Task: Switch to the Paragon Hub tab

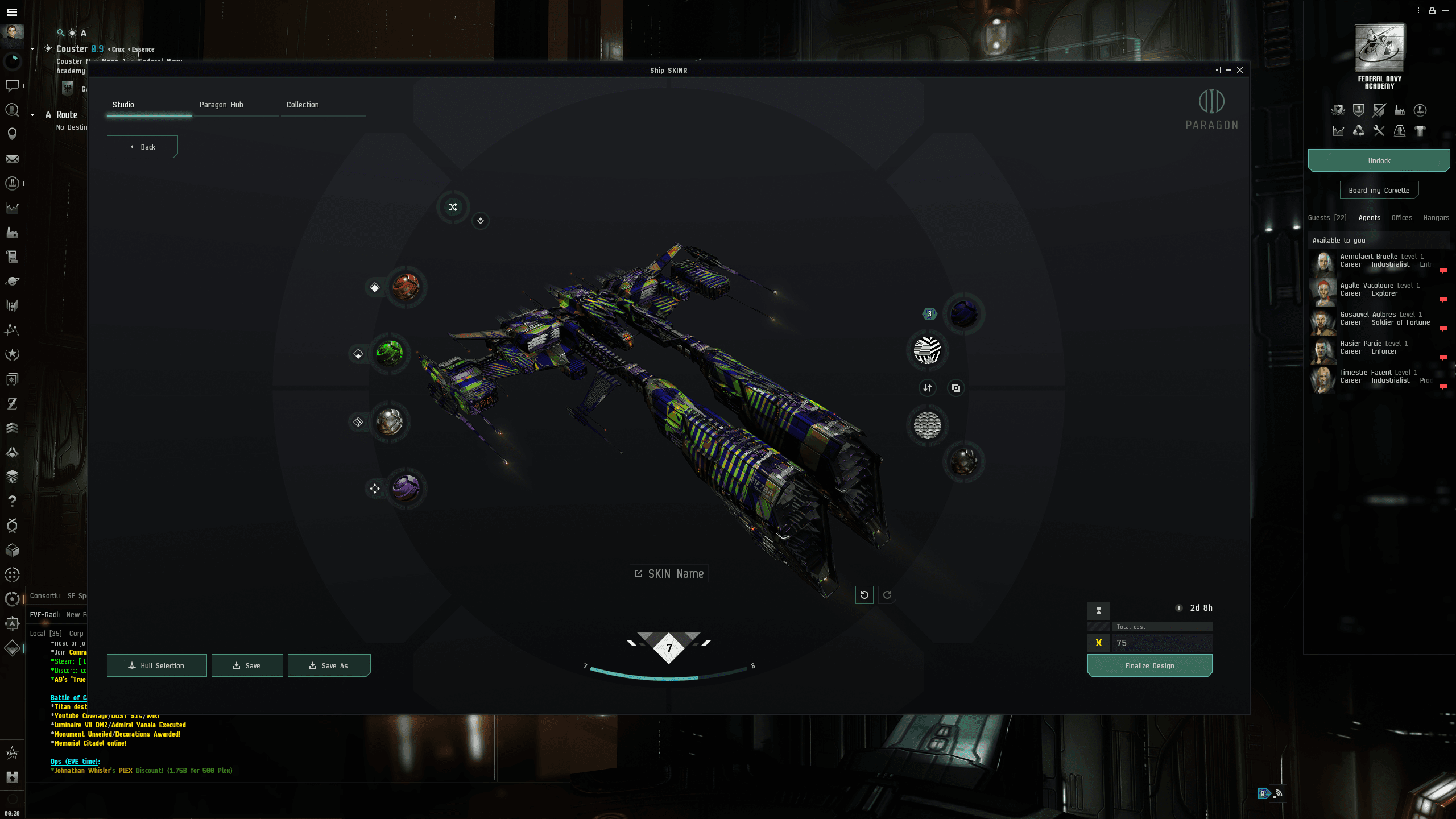Action: tap(221, 105)
